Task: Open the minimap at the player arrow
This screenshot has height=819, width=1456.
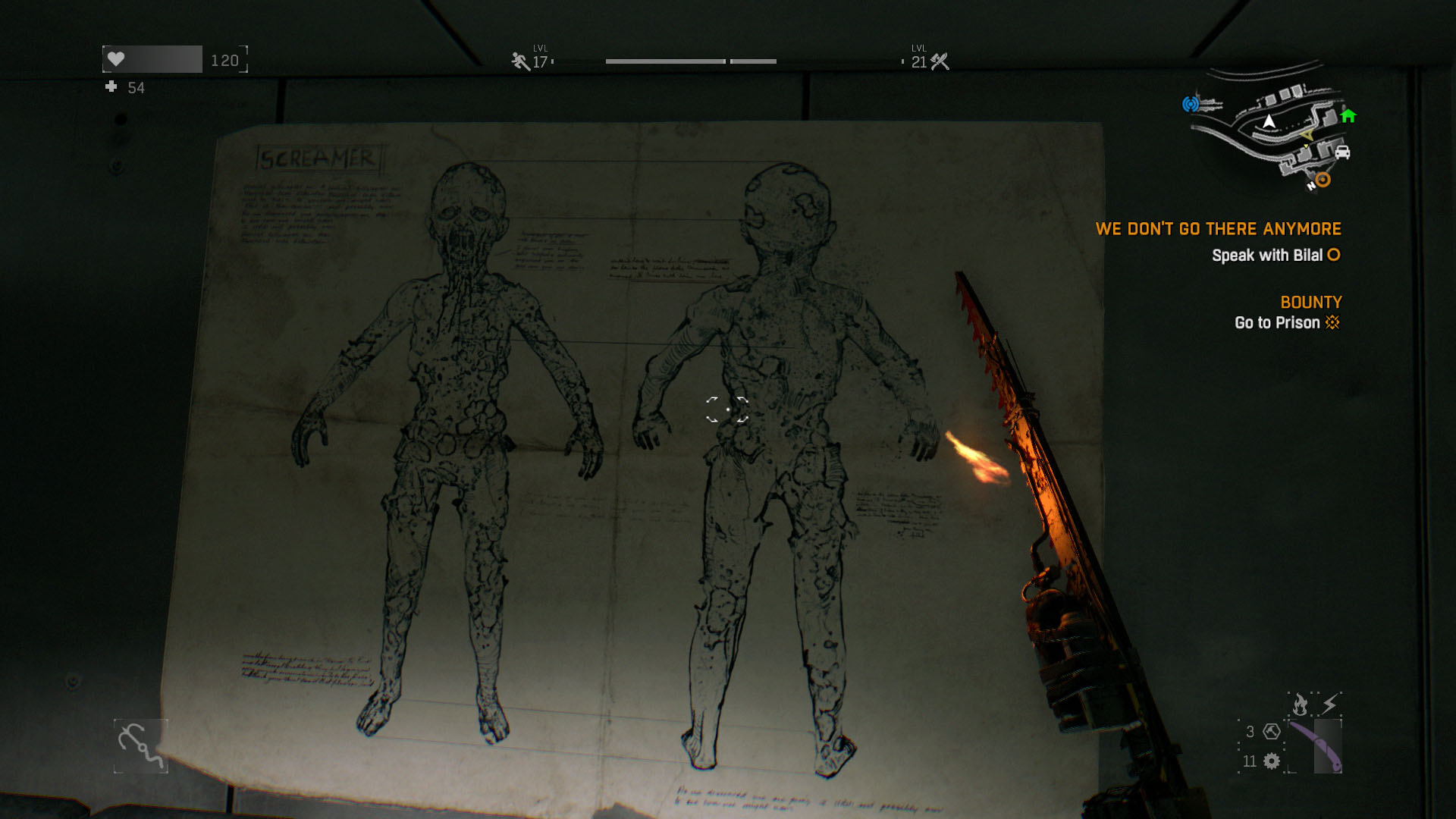Action: [1269, 121]
